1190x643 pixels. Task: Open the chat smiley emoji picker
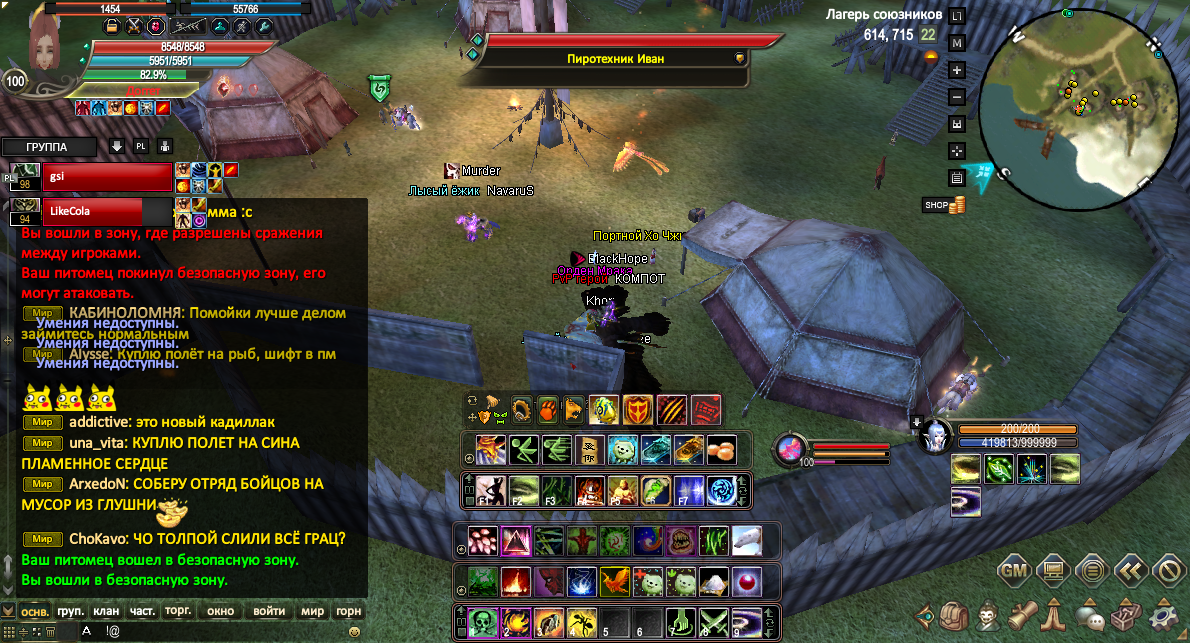tap(354, 632)
